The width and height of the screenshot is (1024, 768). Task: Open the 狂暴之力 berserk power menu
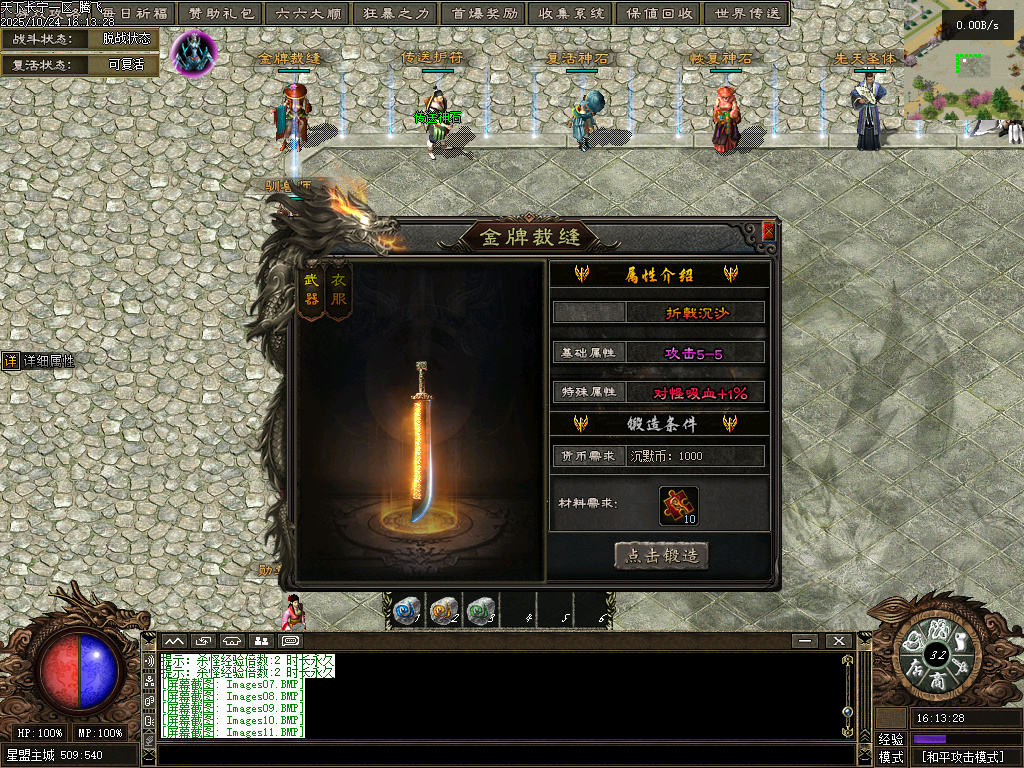394,13
